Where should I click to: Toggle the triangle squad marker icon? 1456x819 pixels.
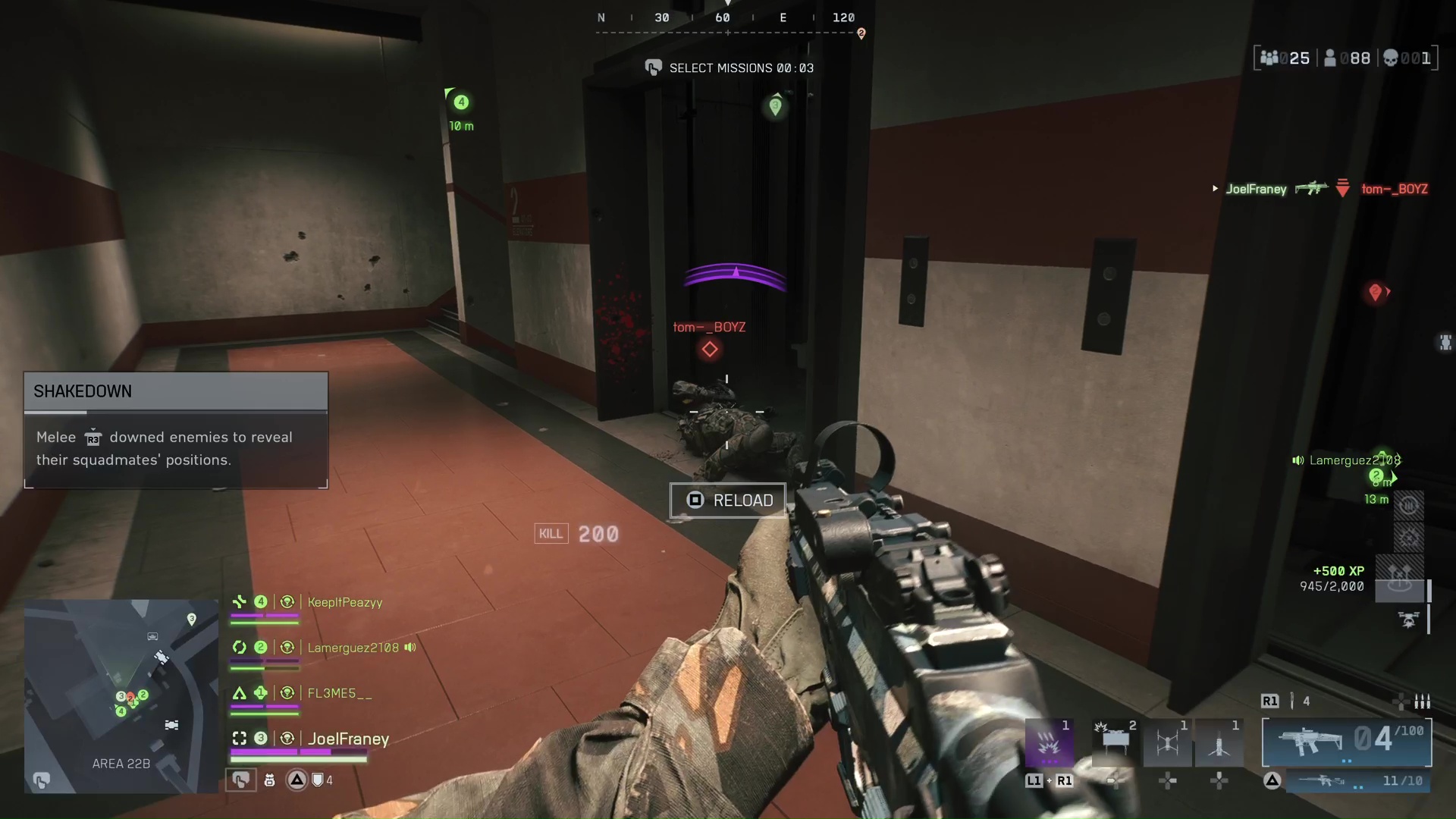(x=297, y=780)
